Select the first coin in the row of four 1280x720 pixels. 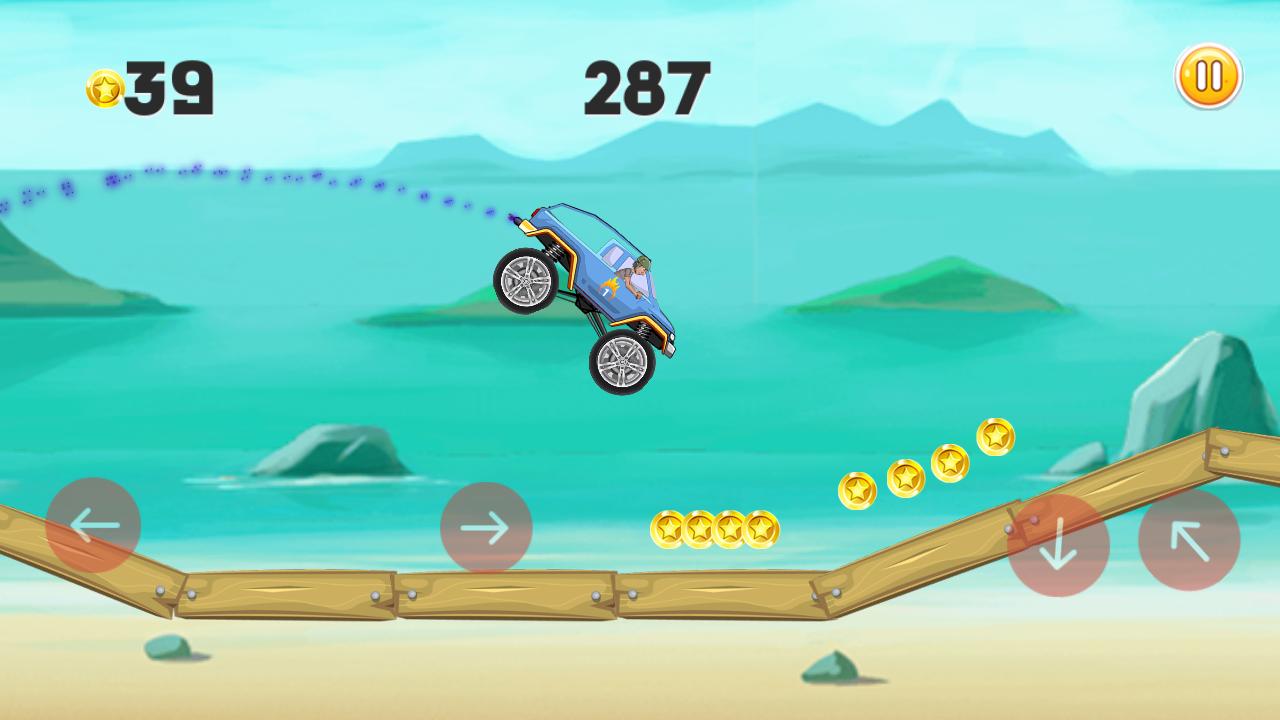click(670, 530)
